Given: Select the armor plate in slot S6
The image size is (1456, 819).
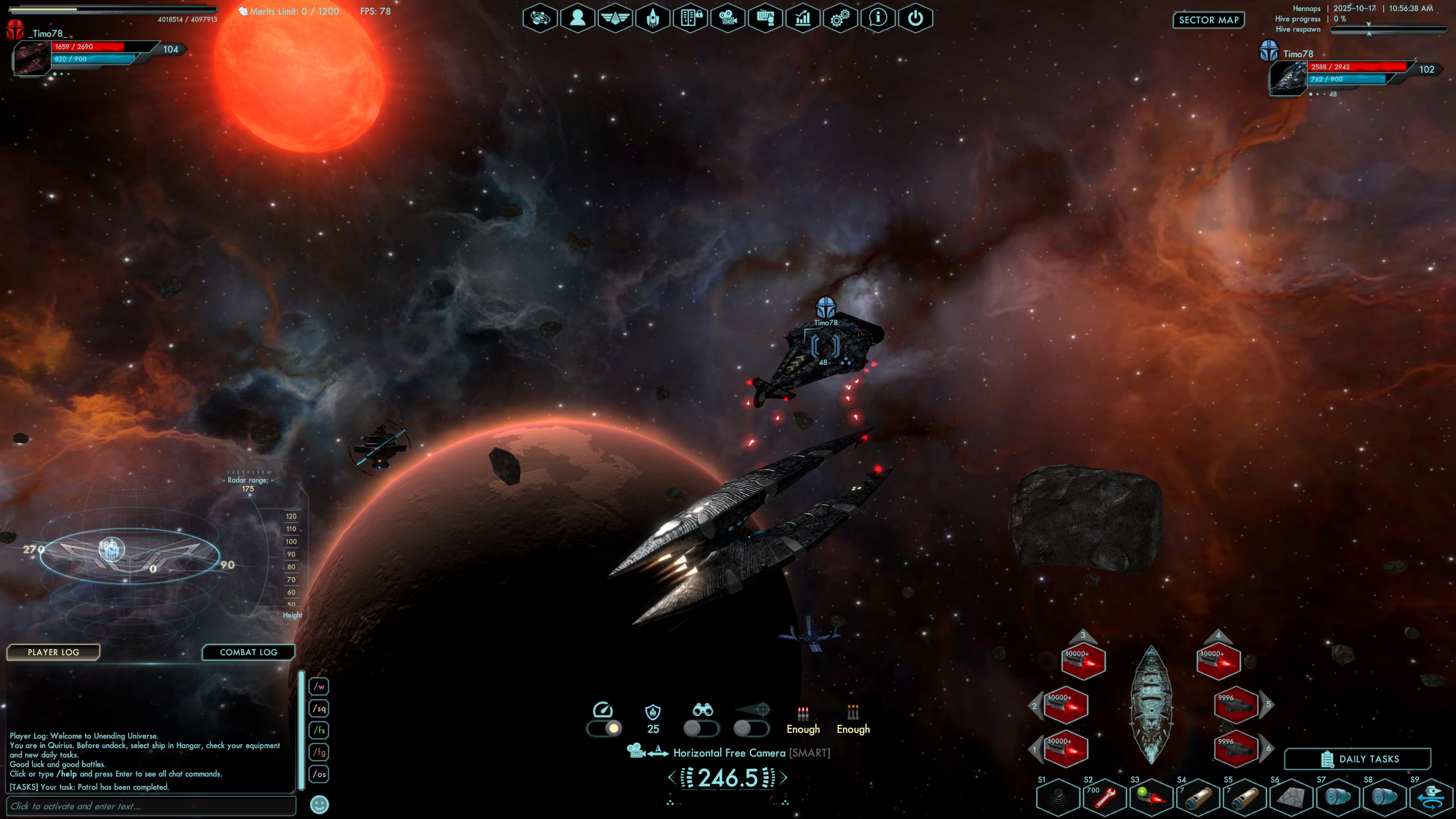Looking at the screenshot, I should [1291, 797].
